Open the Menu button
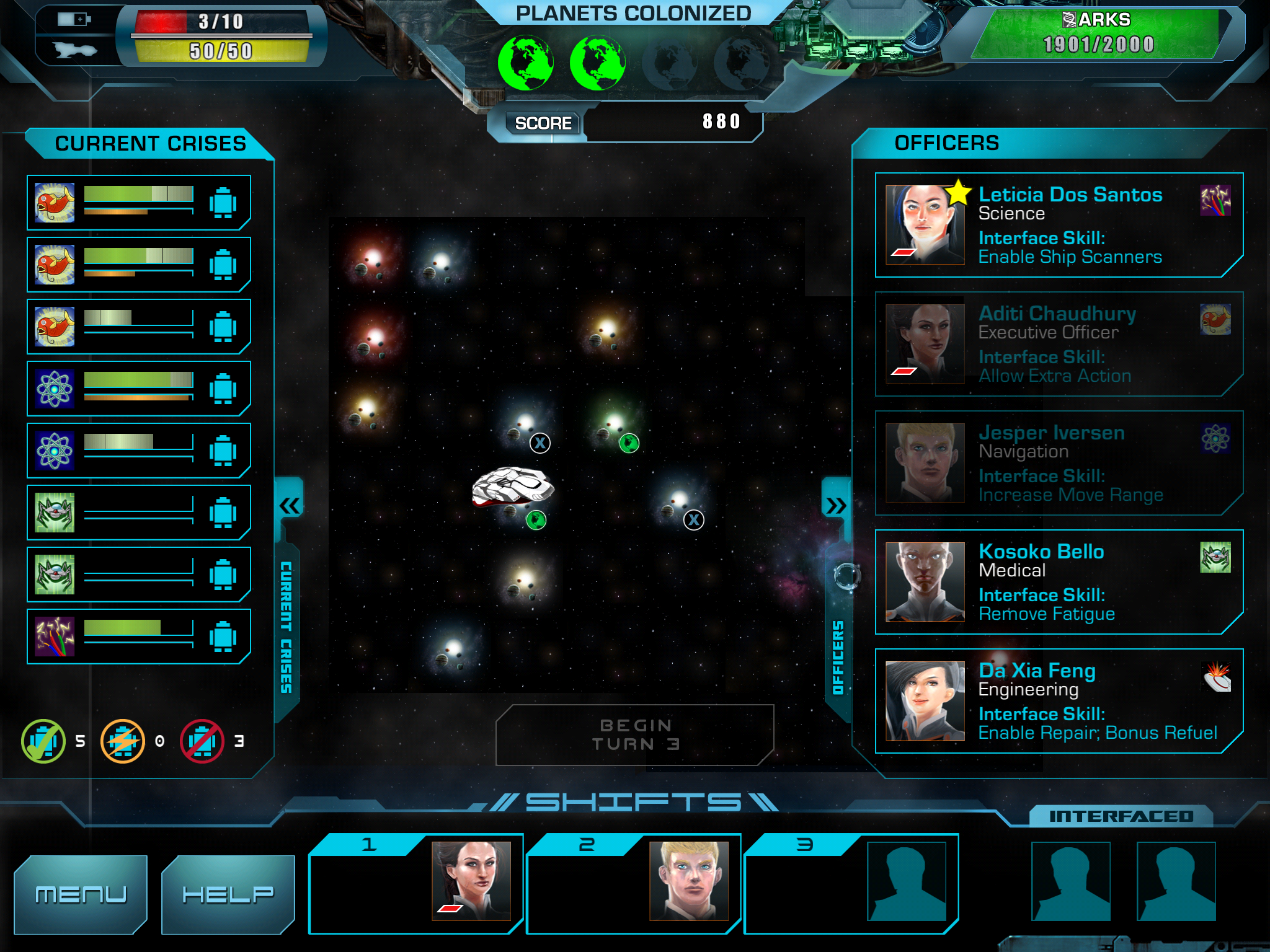This screenshot has height=952, width=1270. click(x=81, y=893)
